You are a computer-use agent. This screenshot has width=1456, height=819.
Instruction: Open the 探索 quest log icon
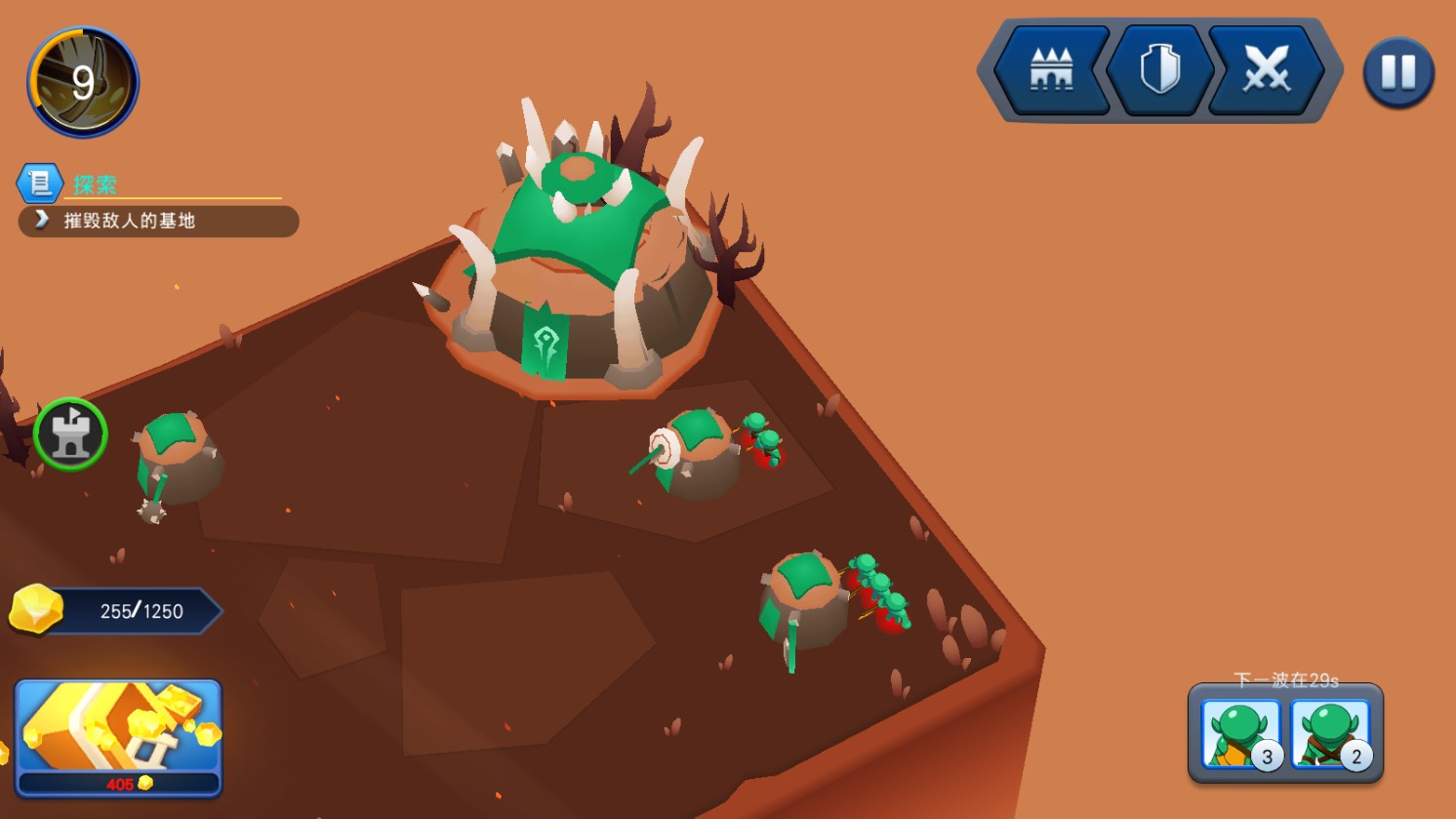pos(40,184)
